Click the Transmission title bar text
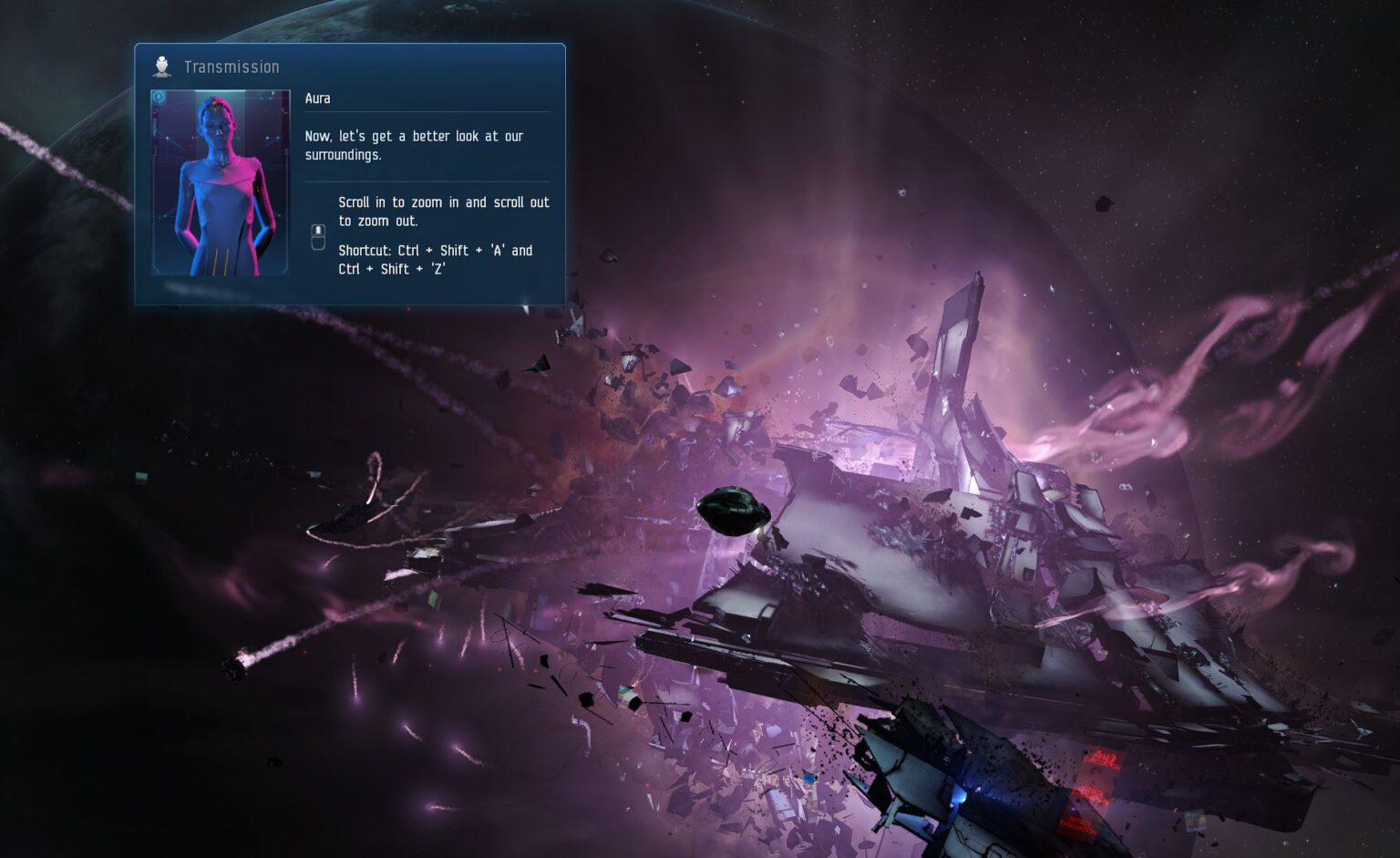The height and width of the screenshot is (858, 1400). (x=232, y=67)
